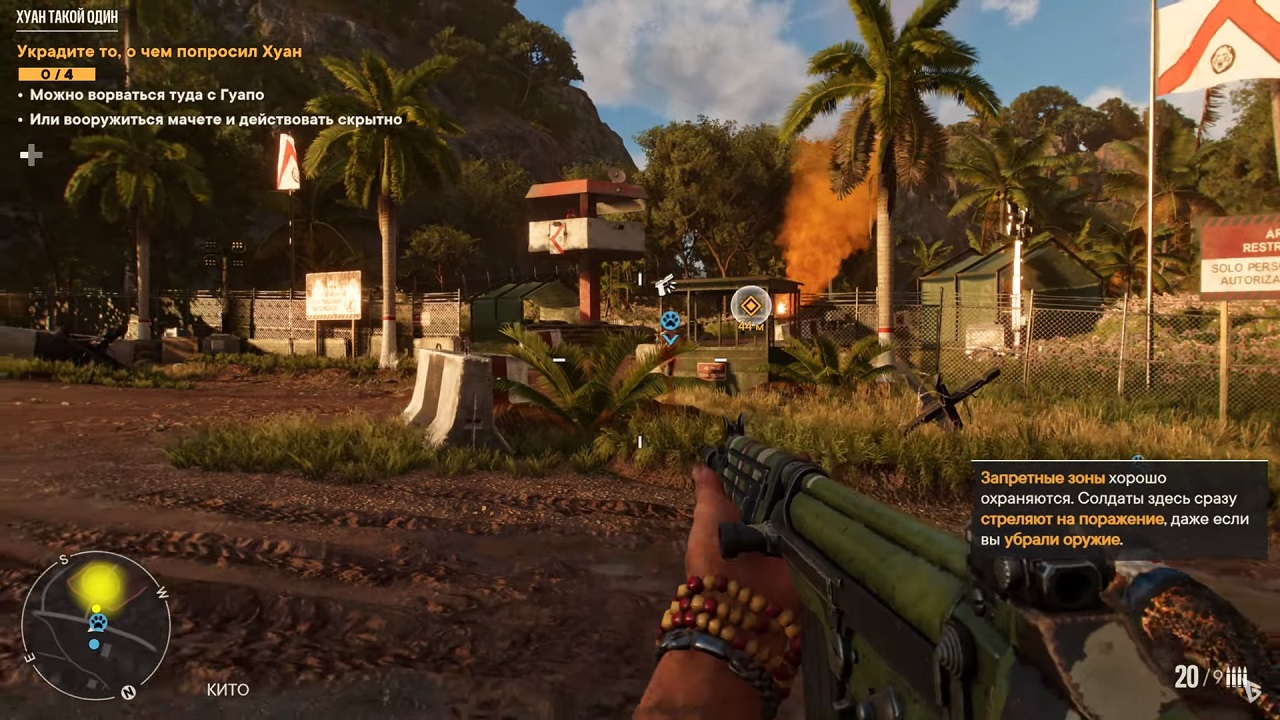Click the objective "Украдите то, о чем попросил Хуан"
The height and width of the screenshot is (720, 1280).
[x=159, y=51]
